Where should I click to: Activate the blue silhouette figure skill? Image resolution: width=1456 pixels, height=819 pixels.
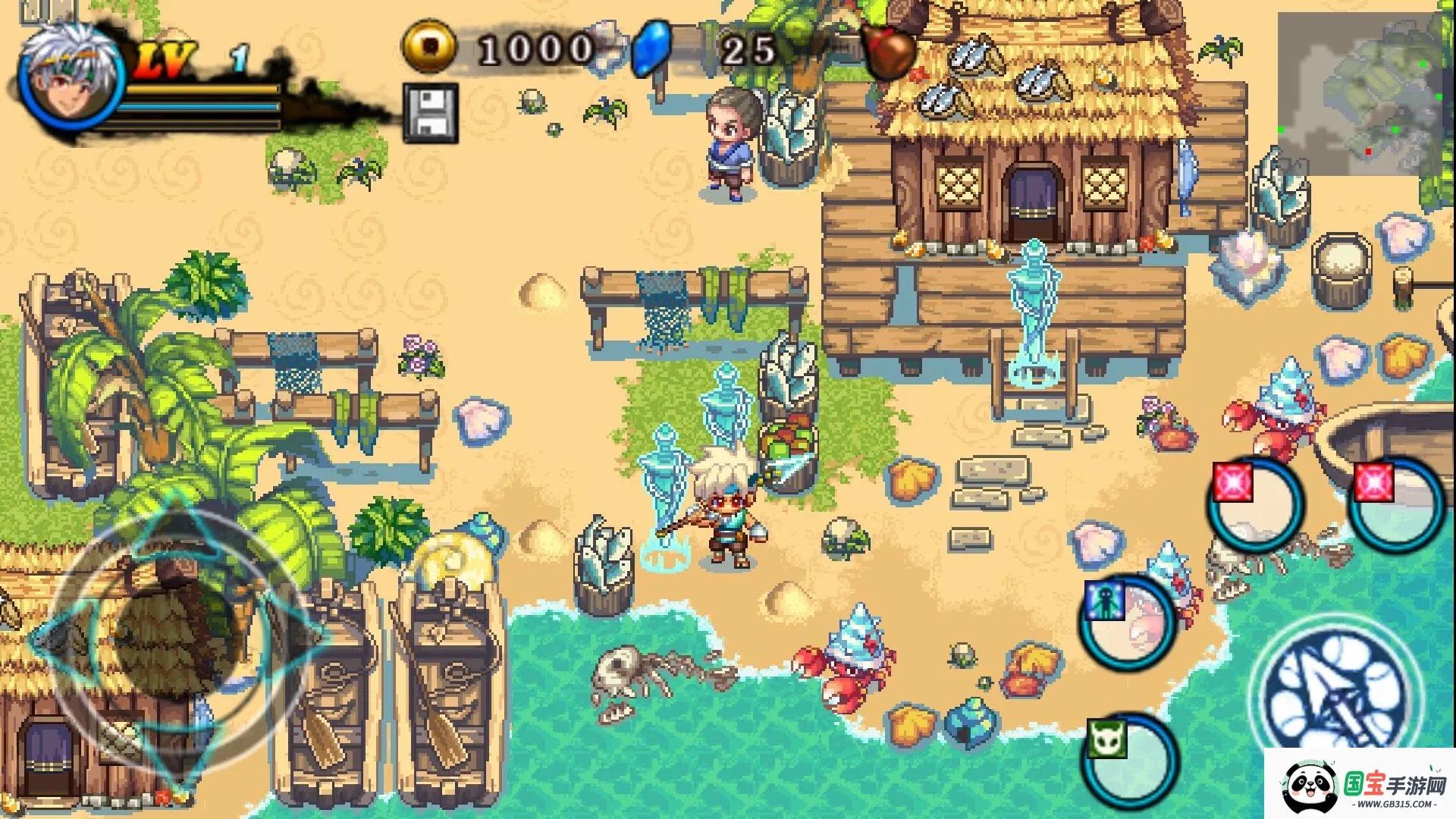(x=1128, y=622)
